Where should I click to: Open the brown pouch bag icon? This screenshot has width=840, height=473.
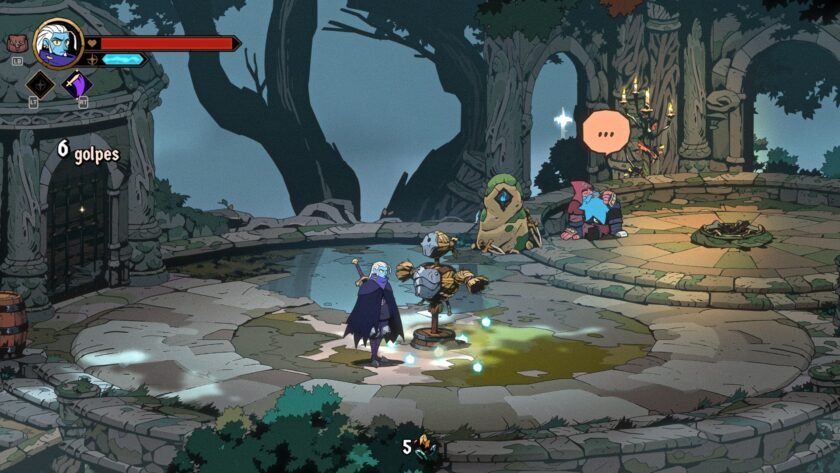[15, 44]
